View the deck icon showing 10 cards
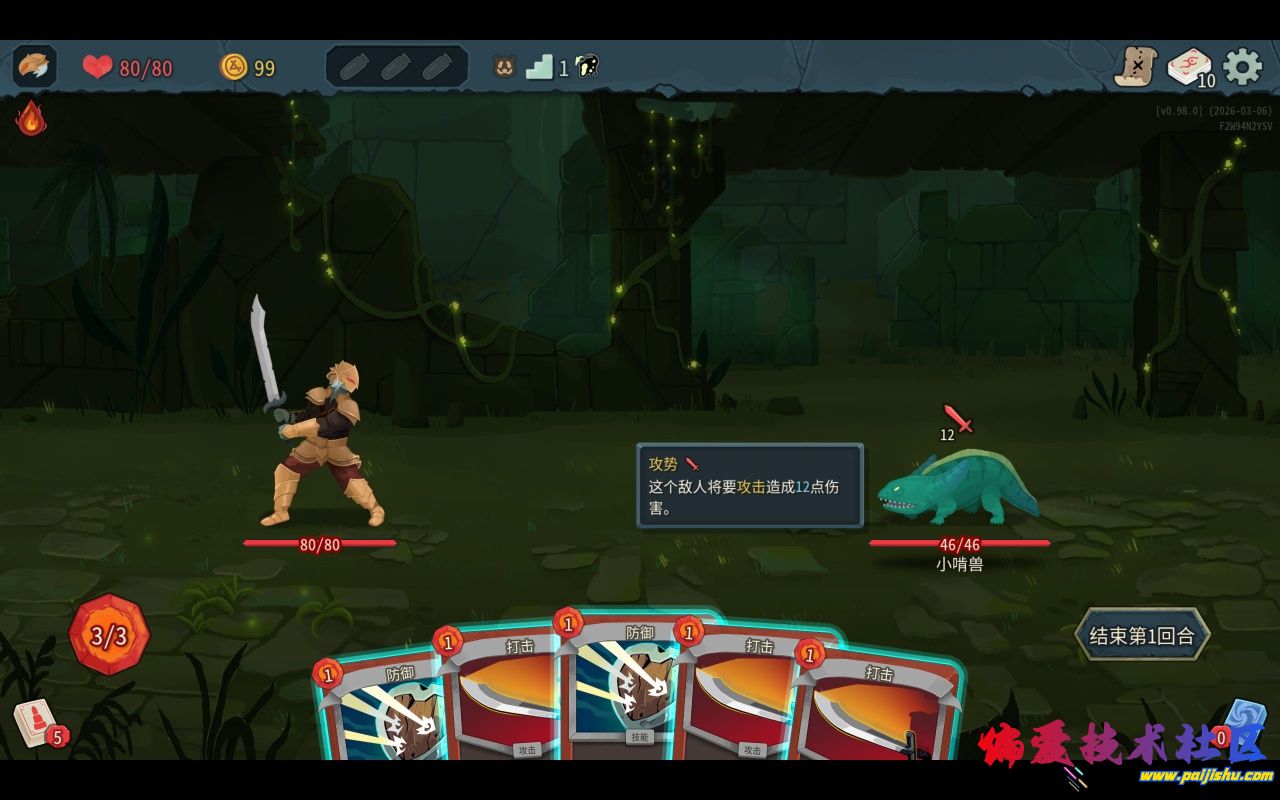 [1189, 67]
